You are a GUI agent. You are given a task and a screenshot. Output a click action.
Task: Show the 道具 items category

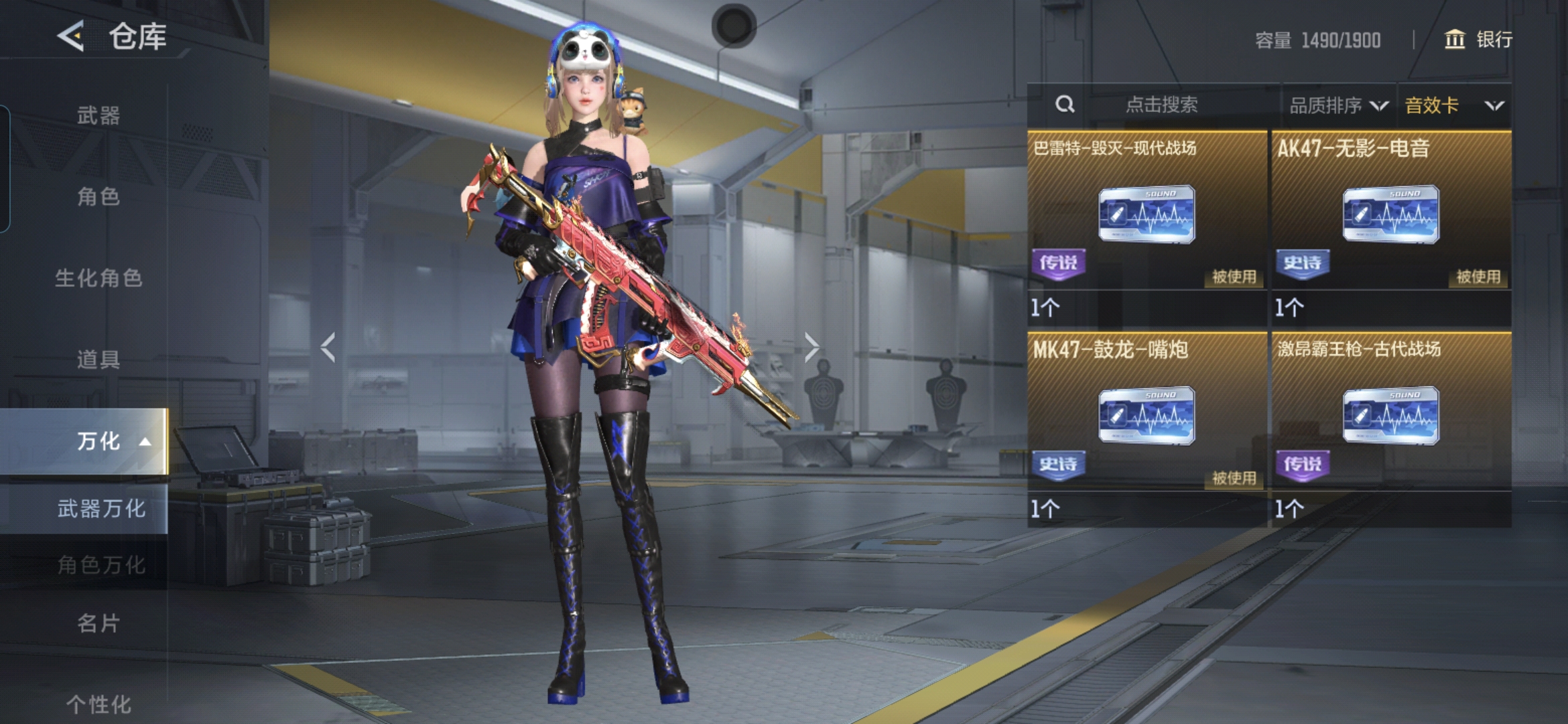(x=99, y=359)
